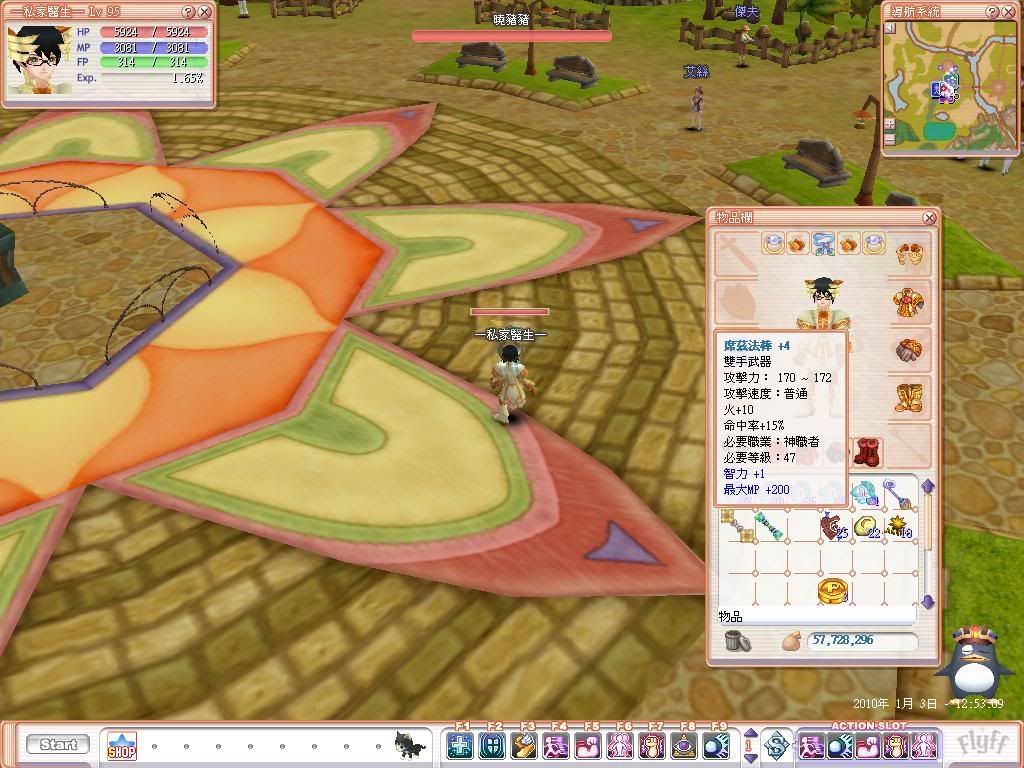
Task: Zoom in the minimap with plus button
Action: click(x=890, y=124)
